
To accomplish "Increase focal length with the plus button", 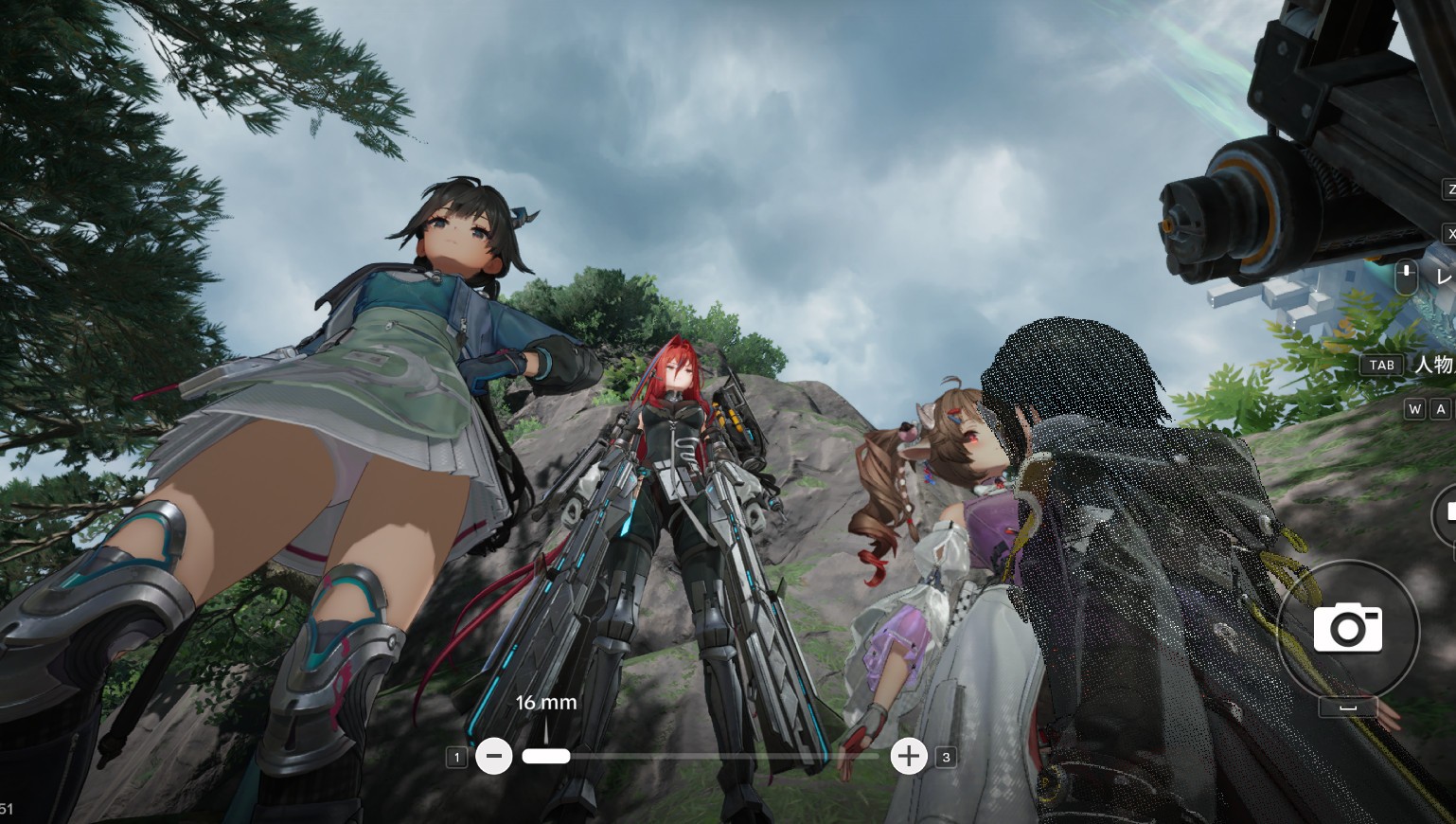I will click(909, 756).
